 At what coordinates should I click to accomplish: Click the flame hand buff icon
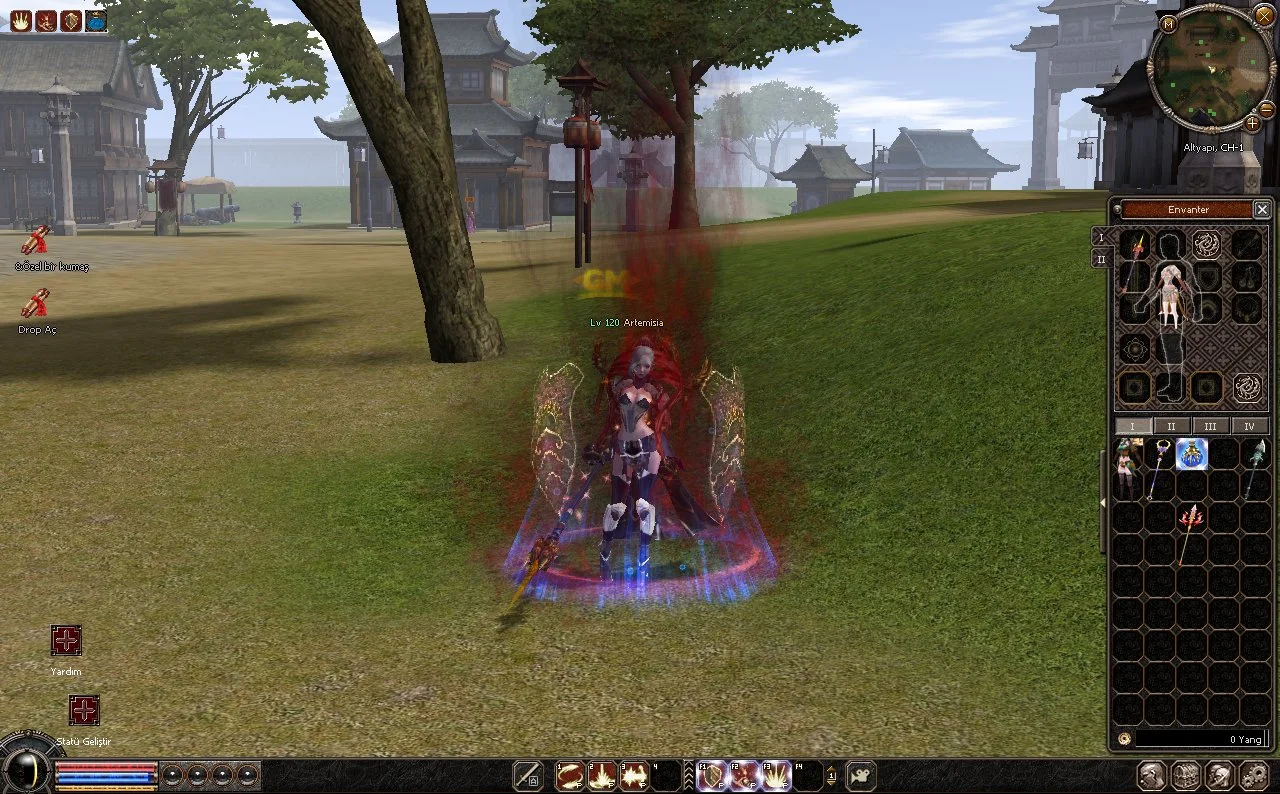tap(20, 20)
